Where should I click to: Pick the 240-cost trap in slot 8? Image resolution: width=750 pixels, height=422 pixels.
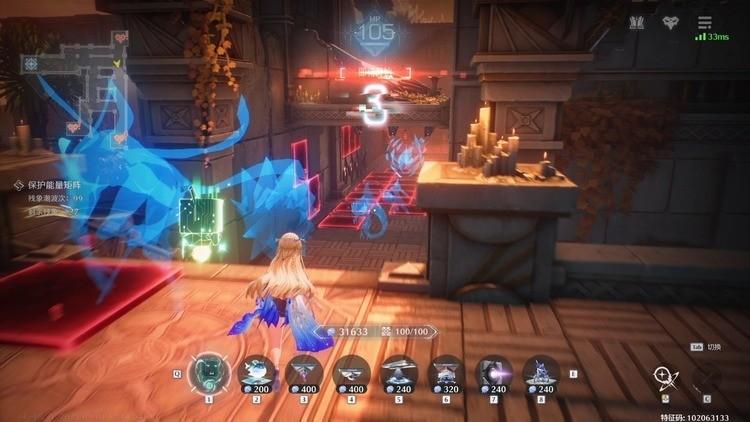(x=540, y=371)
